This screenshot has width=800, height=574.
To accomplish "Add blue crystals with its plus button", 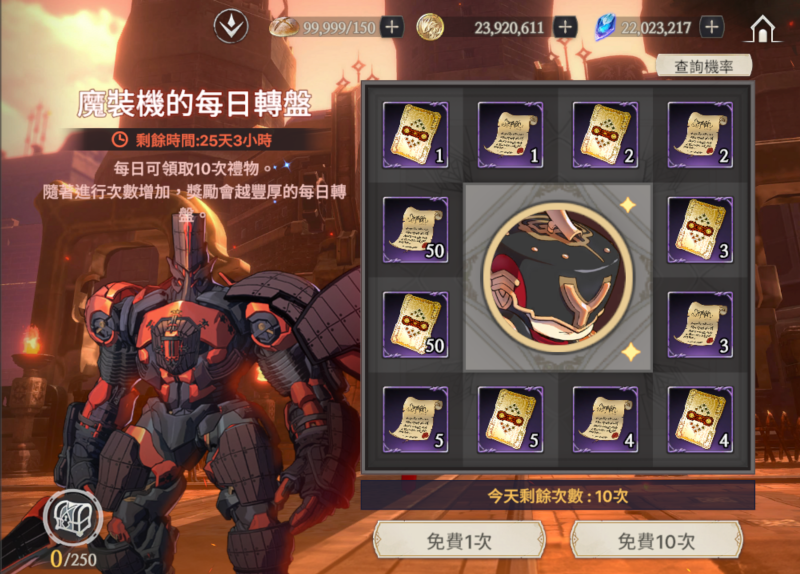I will point(711,27).
